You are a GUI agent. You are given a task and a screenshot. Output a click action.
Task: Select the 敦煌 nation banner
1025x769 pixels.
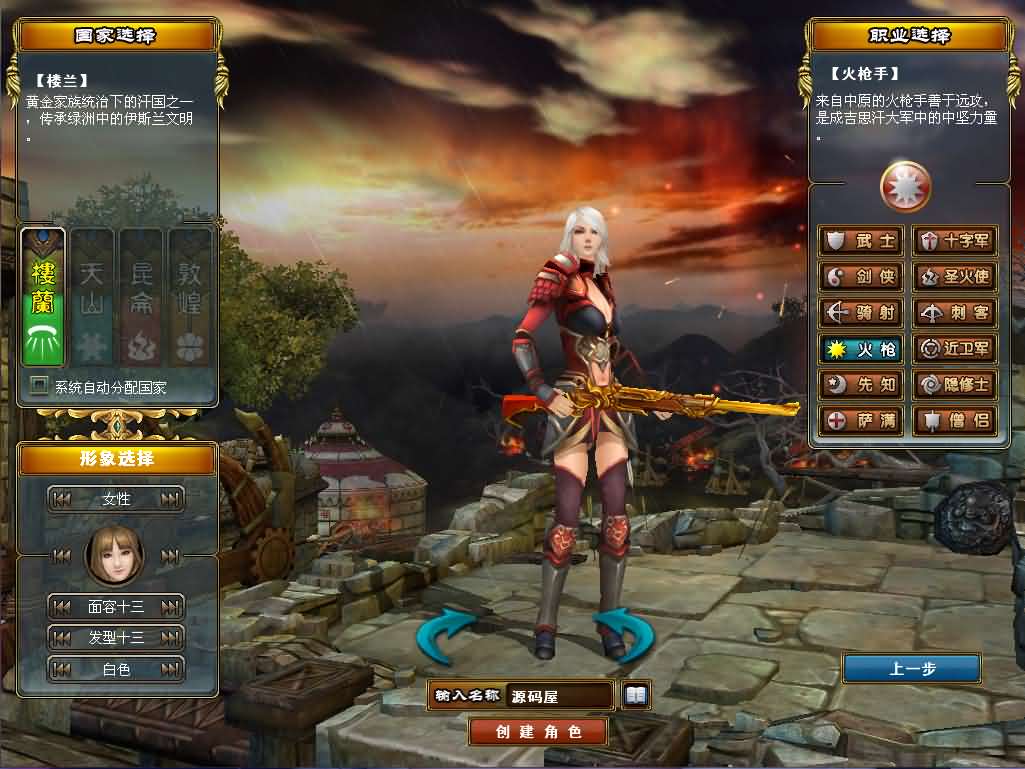(x=190, y=297)
